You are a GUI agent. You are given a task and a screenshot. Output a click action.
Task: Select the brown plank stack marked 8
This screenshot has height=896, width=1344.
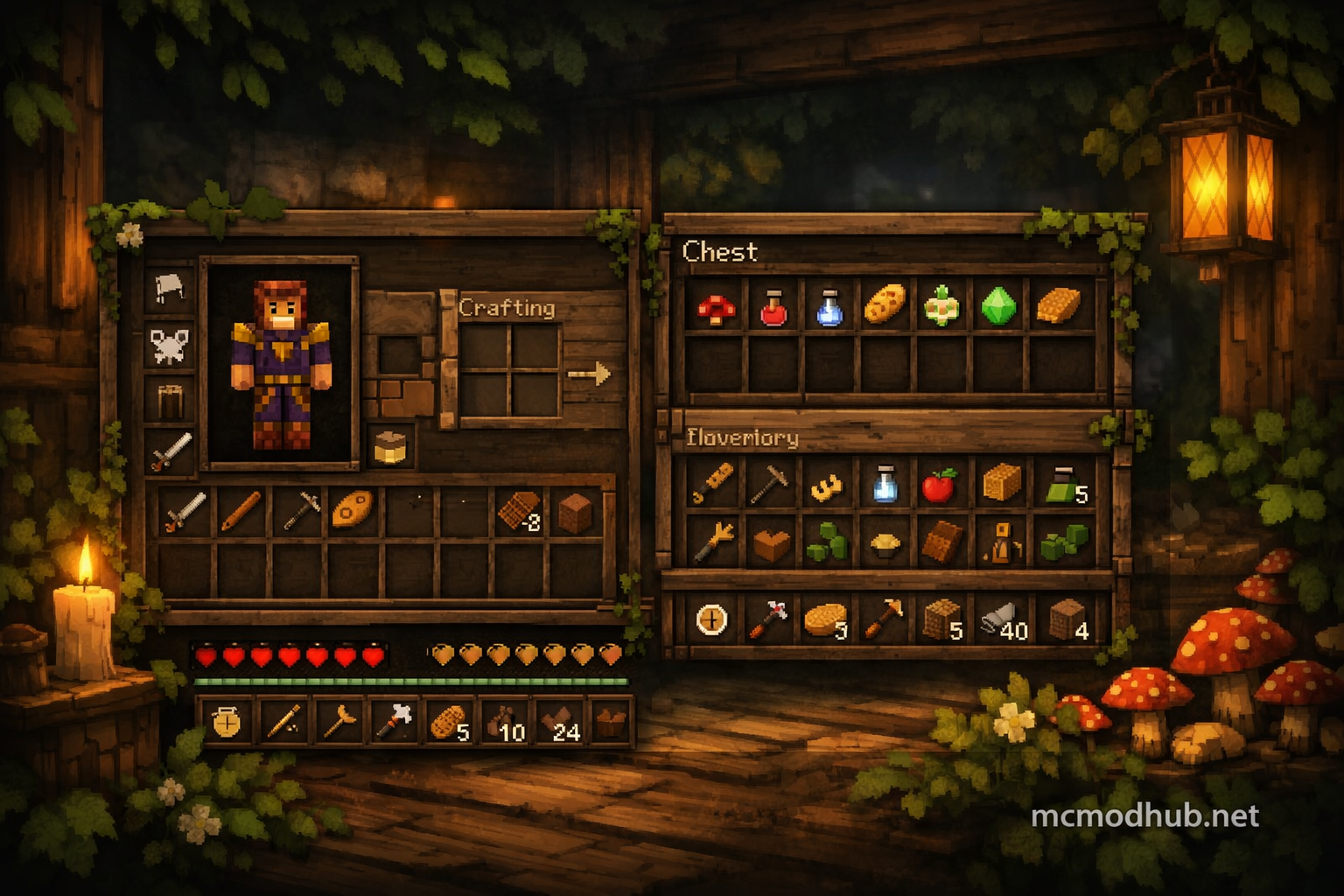pos(518,512)
